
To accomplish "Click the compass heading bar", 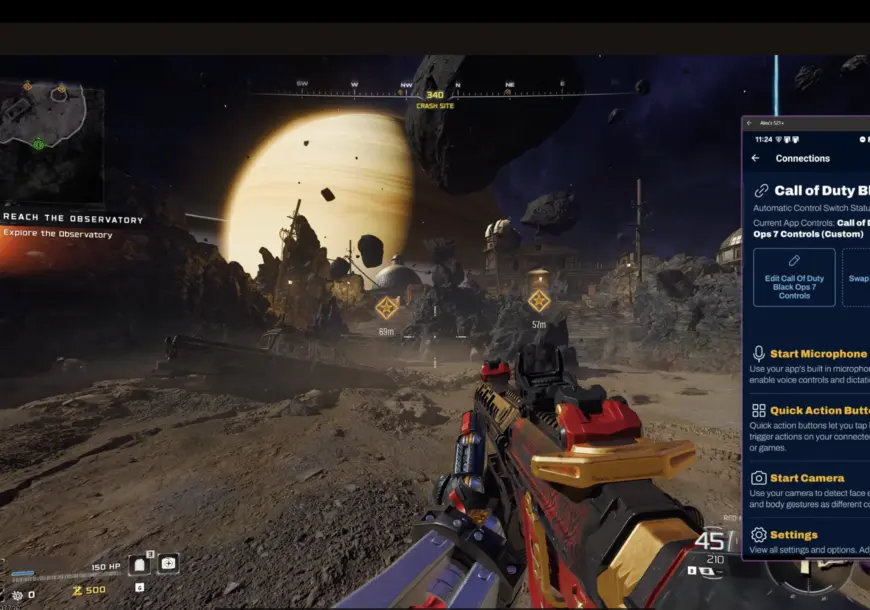I will (430, 93).
